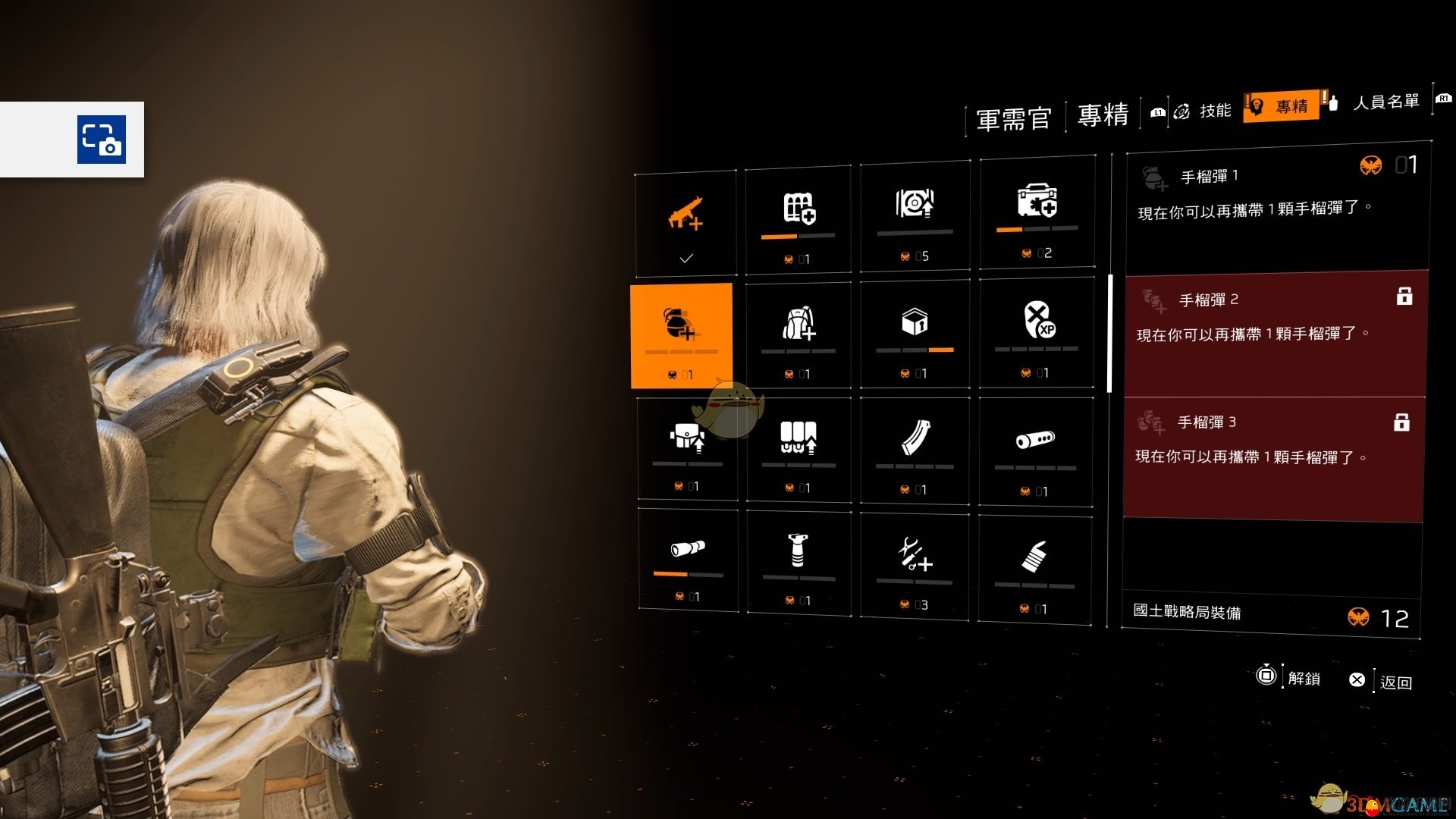
Task: Open the armor kit capacity perk
Action: [x=799, y=216]
